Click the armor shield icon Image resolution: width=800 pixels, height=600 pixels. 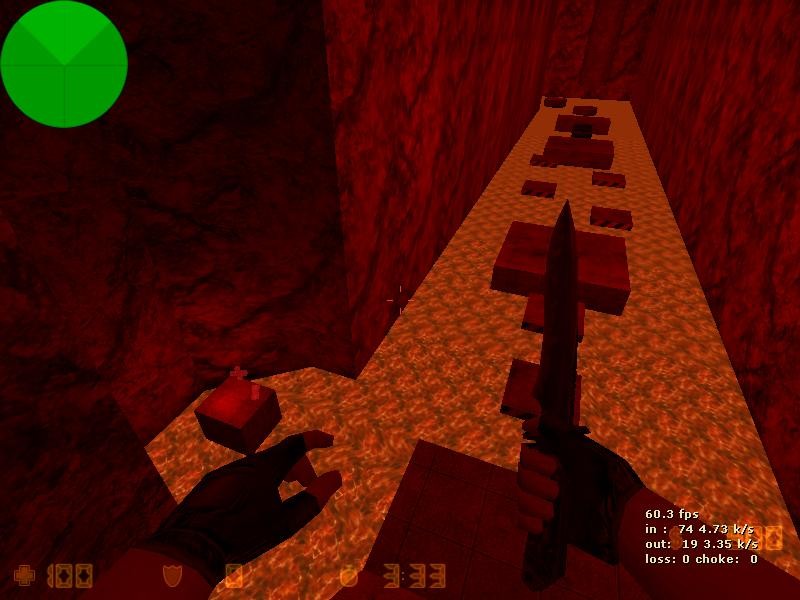(x=172, y=576)
